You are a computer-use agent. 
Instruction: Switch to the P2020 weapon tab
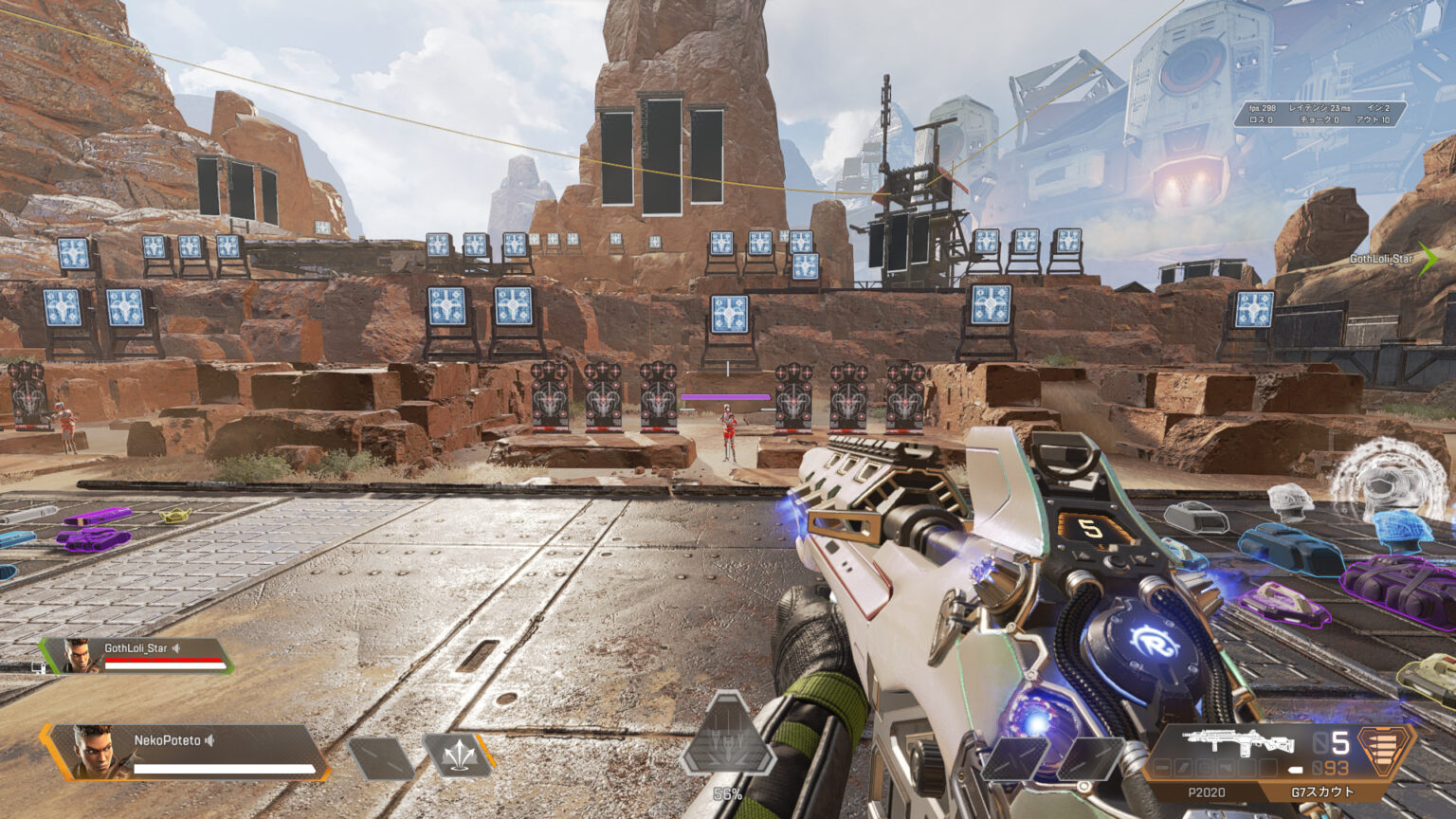point(1206,792)
